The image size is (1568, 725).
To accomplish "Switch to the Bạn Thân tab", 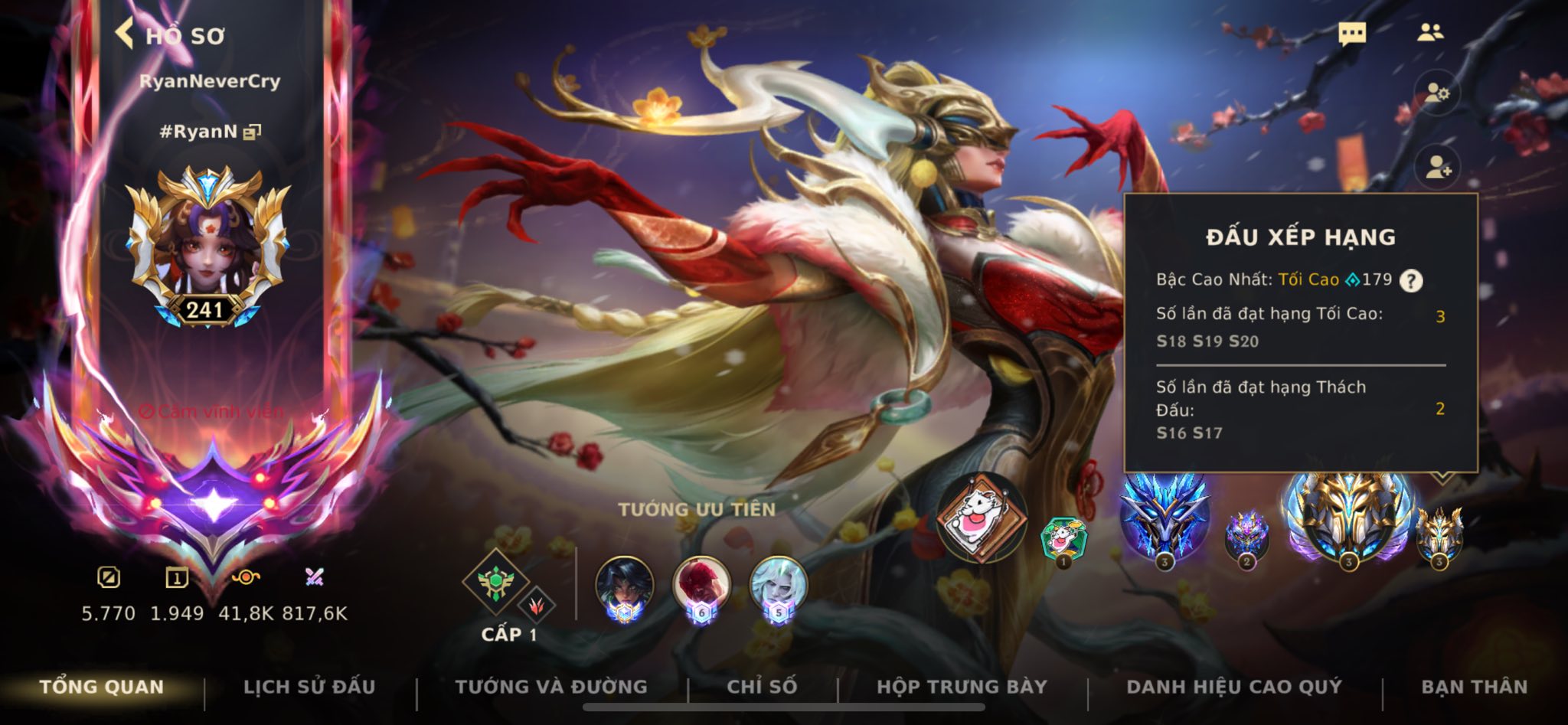I will (1474, 687).
